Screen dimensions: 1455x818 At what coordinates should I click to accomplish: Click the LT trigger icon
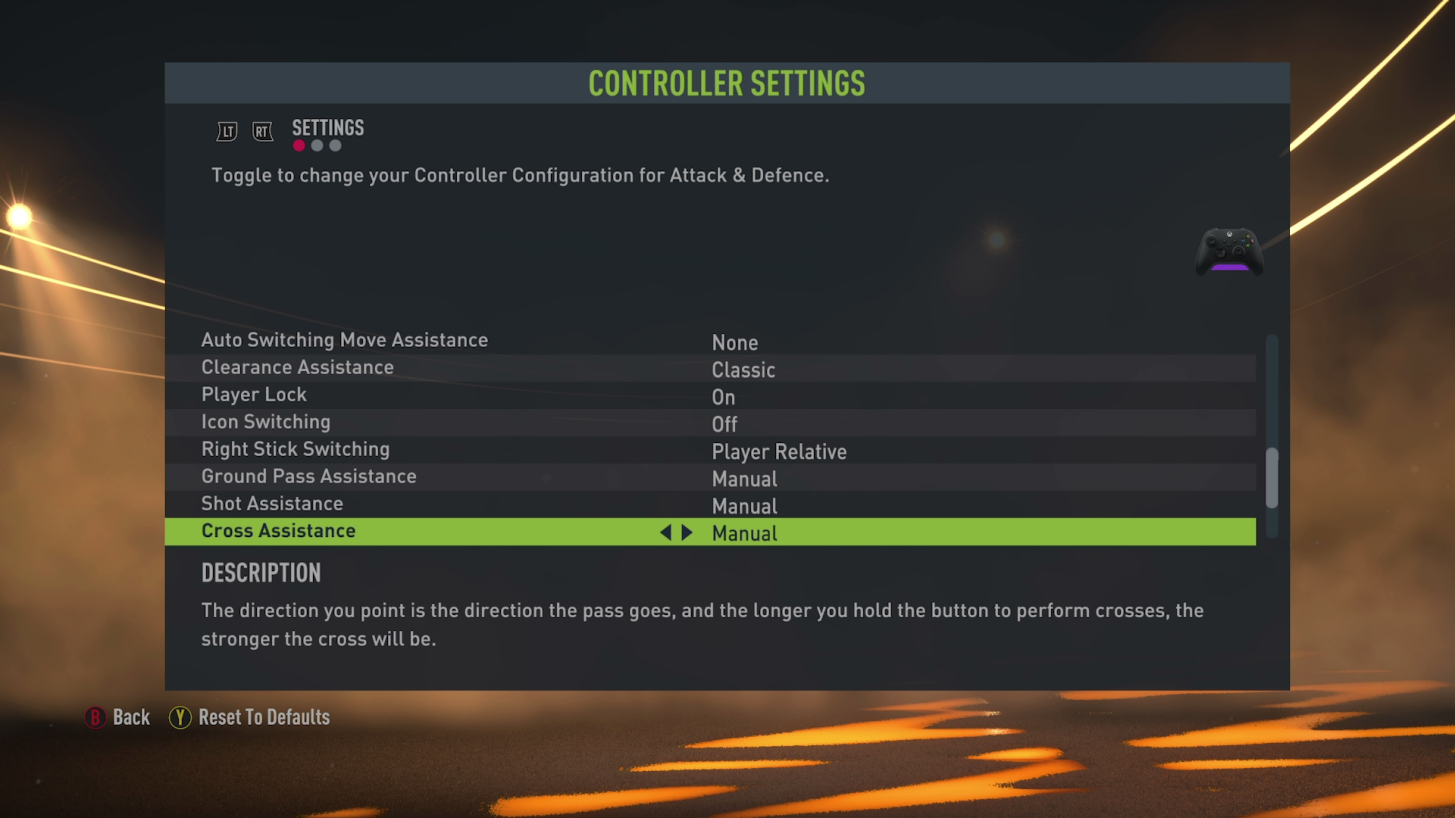coord(226,131)
